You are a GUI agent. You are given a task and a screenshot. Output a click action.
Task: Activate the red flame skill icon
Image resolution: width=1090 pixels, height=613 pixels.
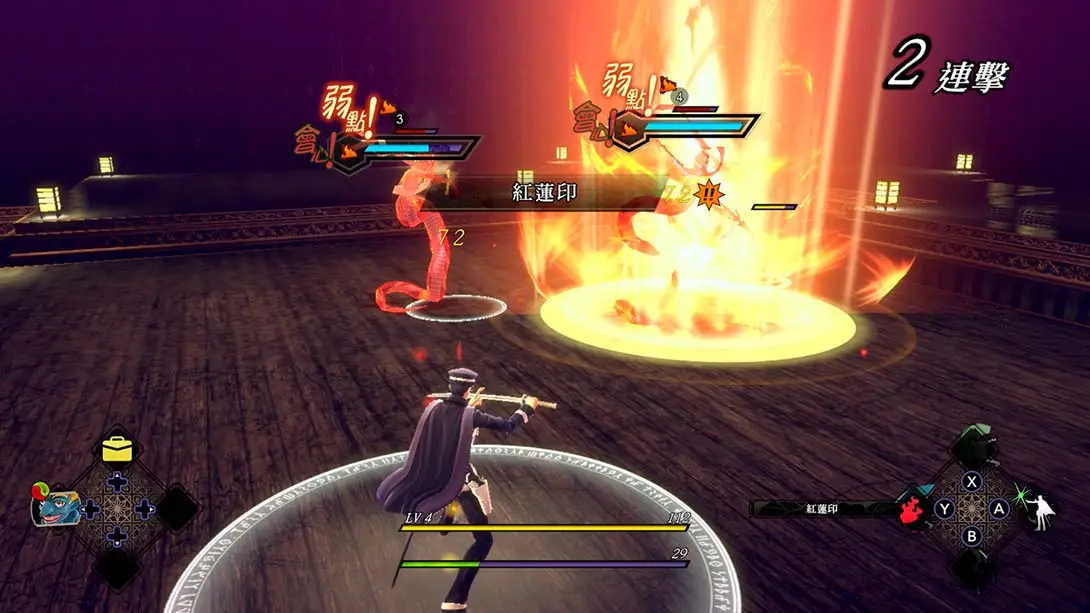tap(911, 509)
